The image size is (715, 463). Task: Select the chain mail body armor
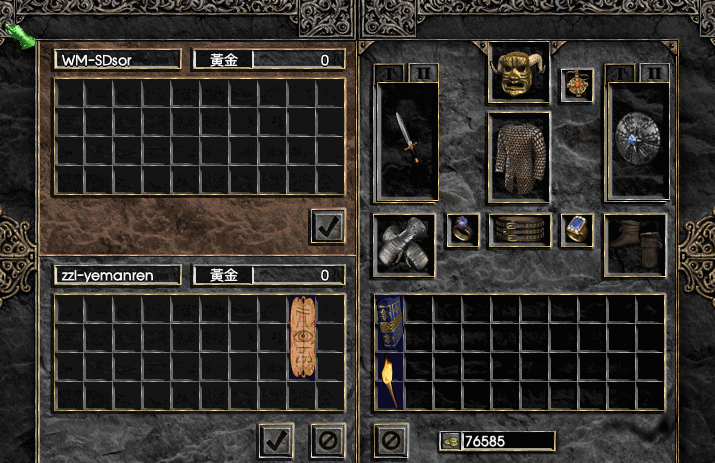coord(519,155)
